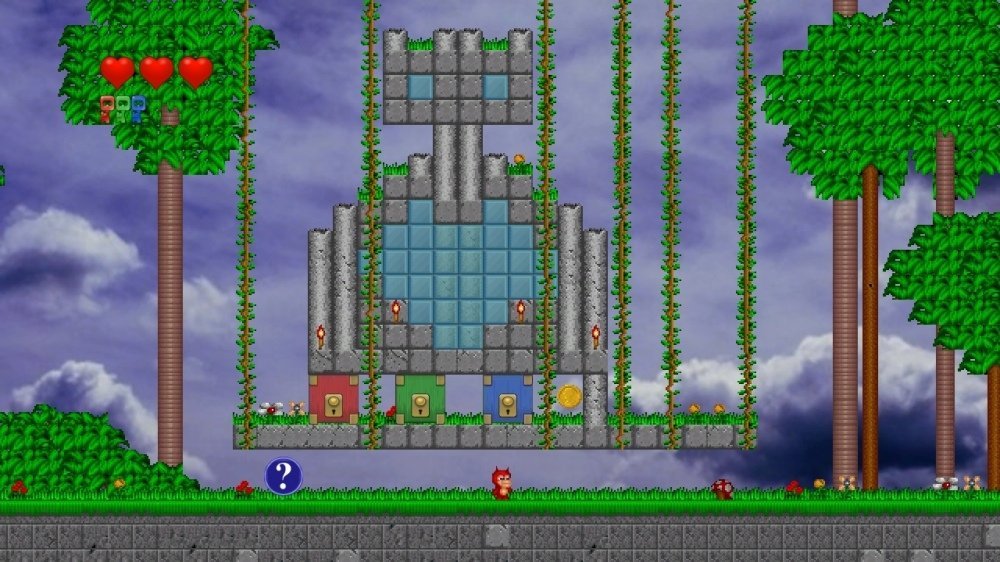Select the red key icon
The image size is (1000, 562).
coord(106,108)
